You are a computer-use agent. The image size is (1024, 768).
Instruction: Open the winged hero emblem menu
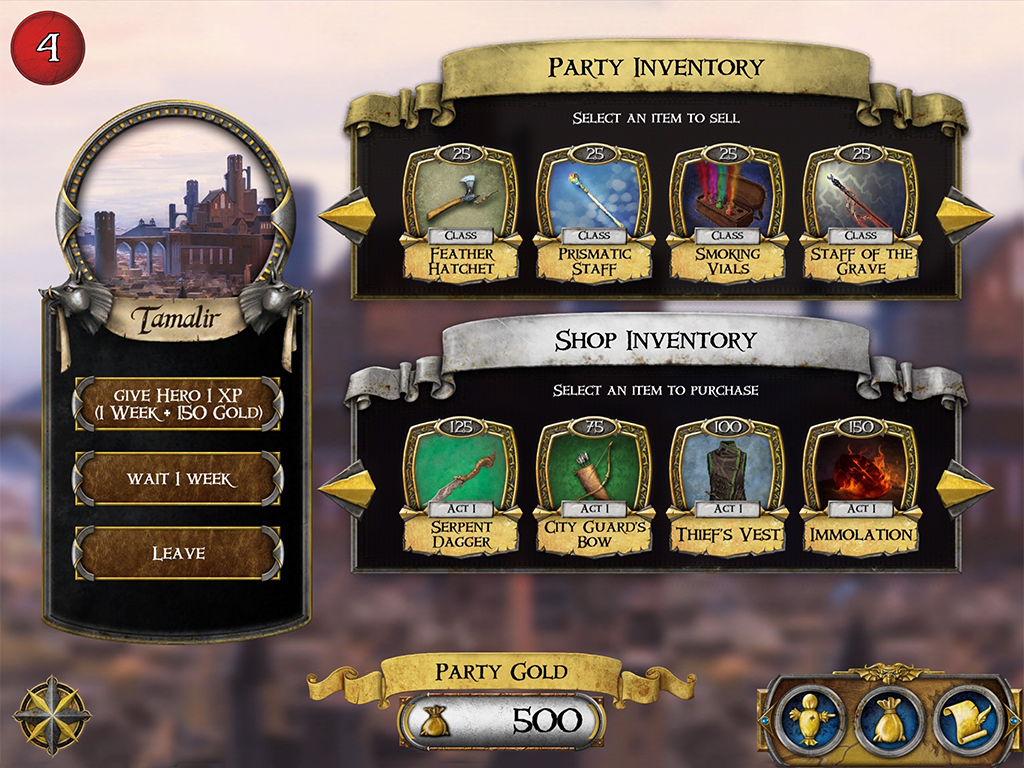tap(809, 716)
